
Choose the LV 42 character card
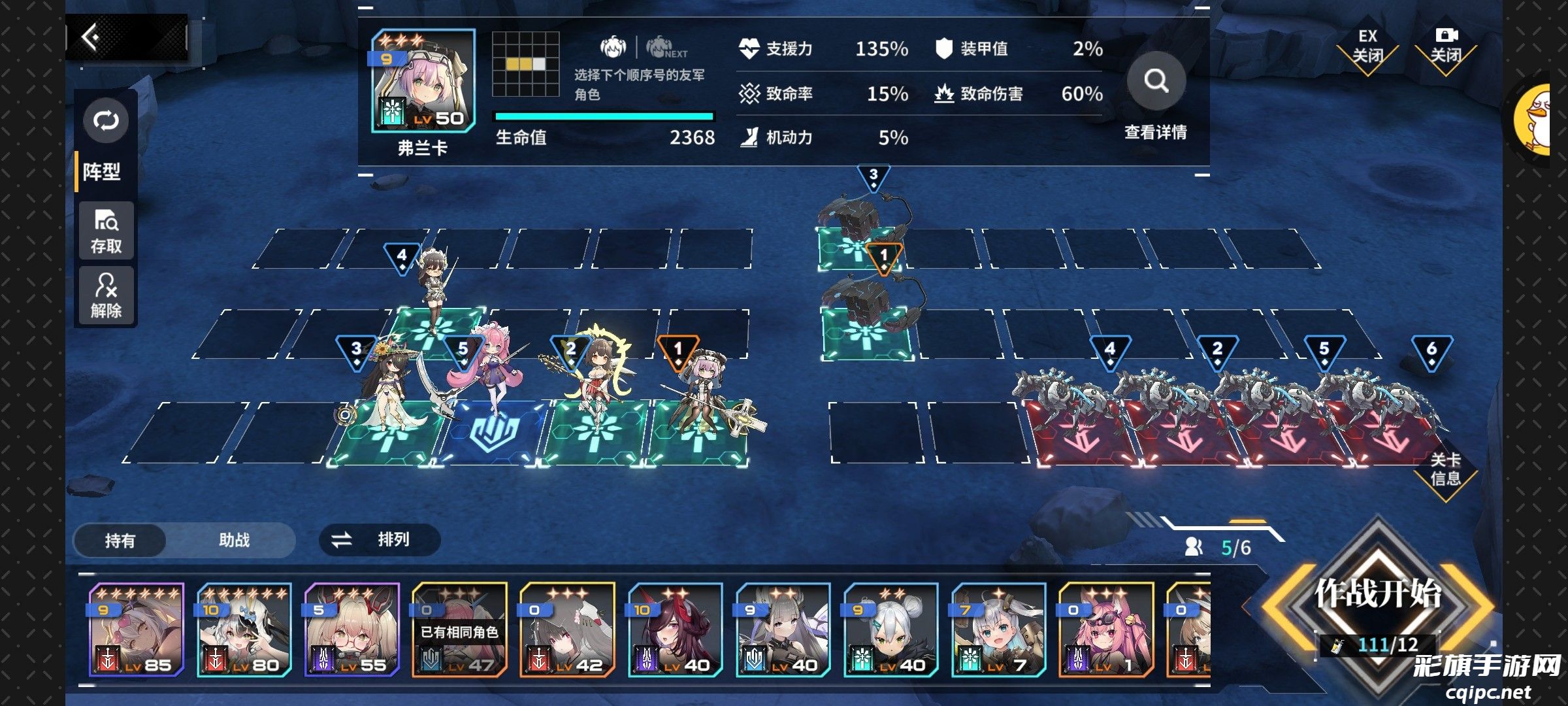(568, 630)
